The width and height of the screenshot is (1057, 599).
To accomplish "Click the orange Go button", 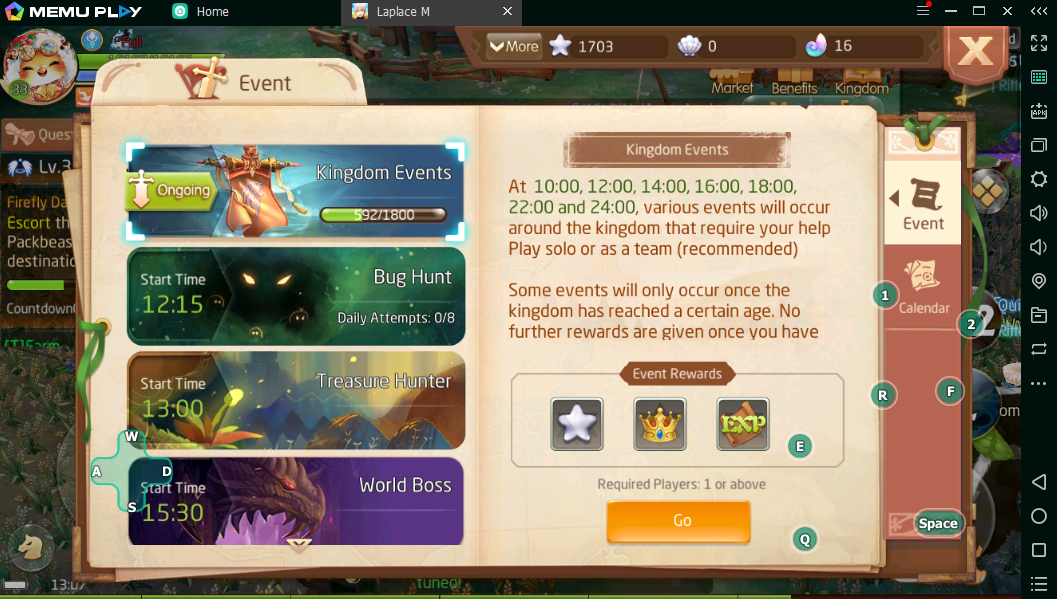I will (678, 521).
